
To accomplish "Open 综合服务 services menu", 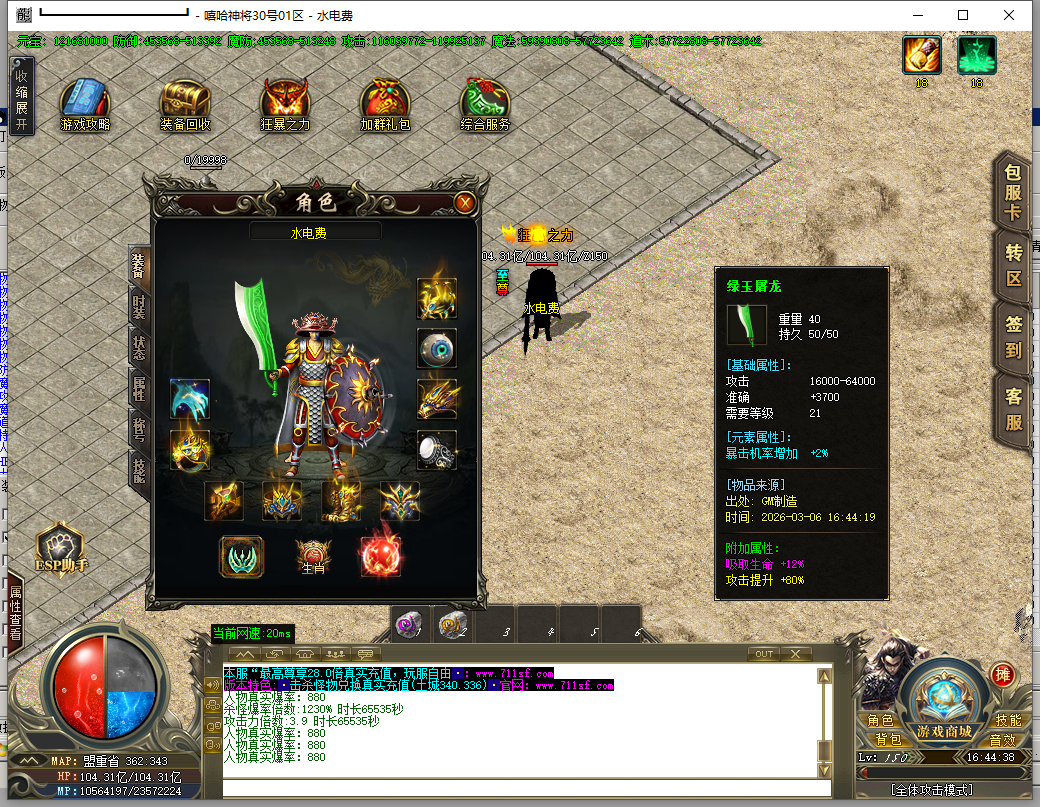I will [x=485, y=104].
